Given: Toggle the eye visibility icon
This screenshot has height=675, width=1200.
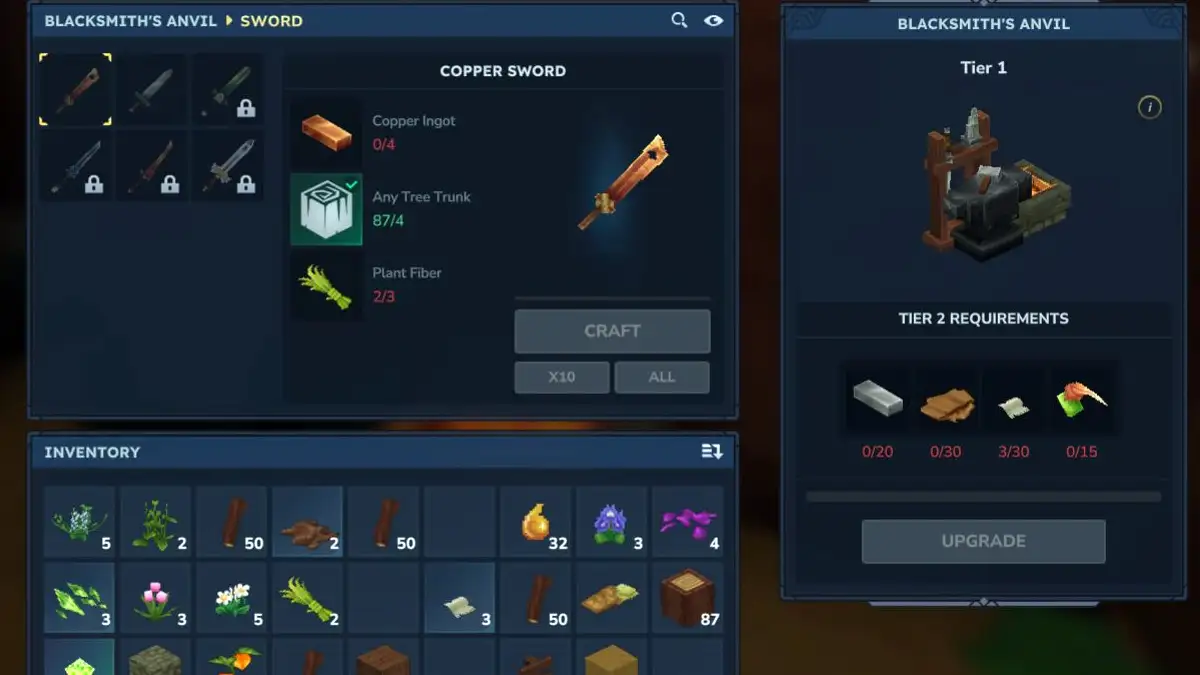Looking at the screenshot, I should pyautogui.click(x=713, y=20).
